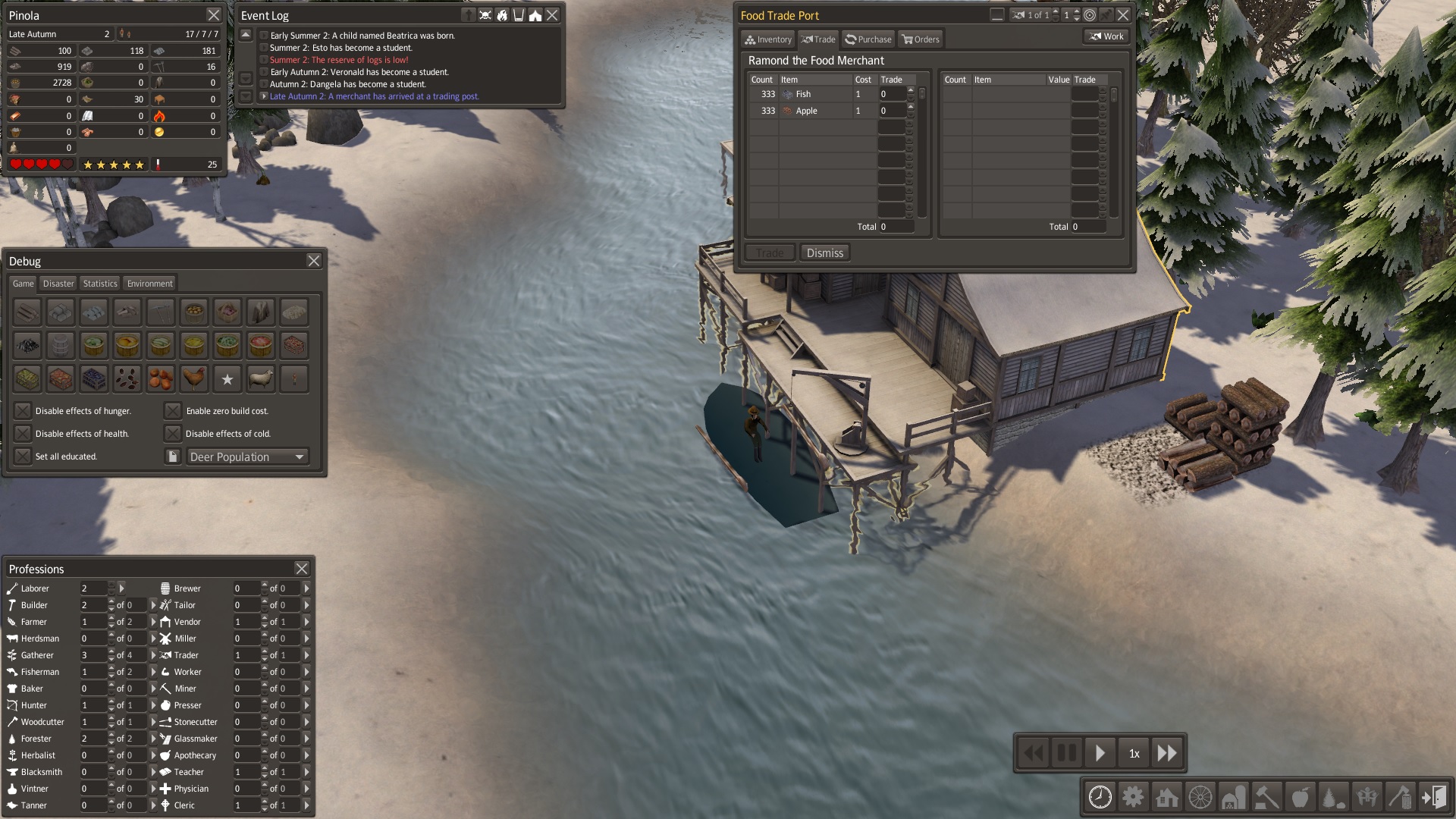Screen dimensions: 1456x819
Task: Close the Professions window
Action: [302, 569]
